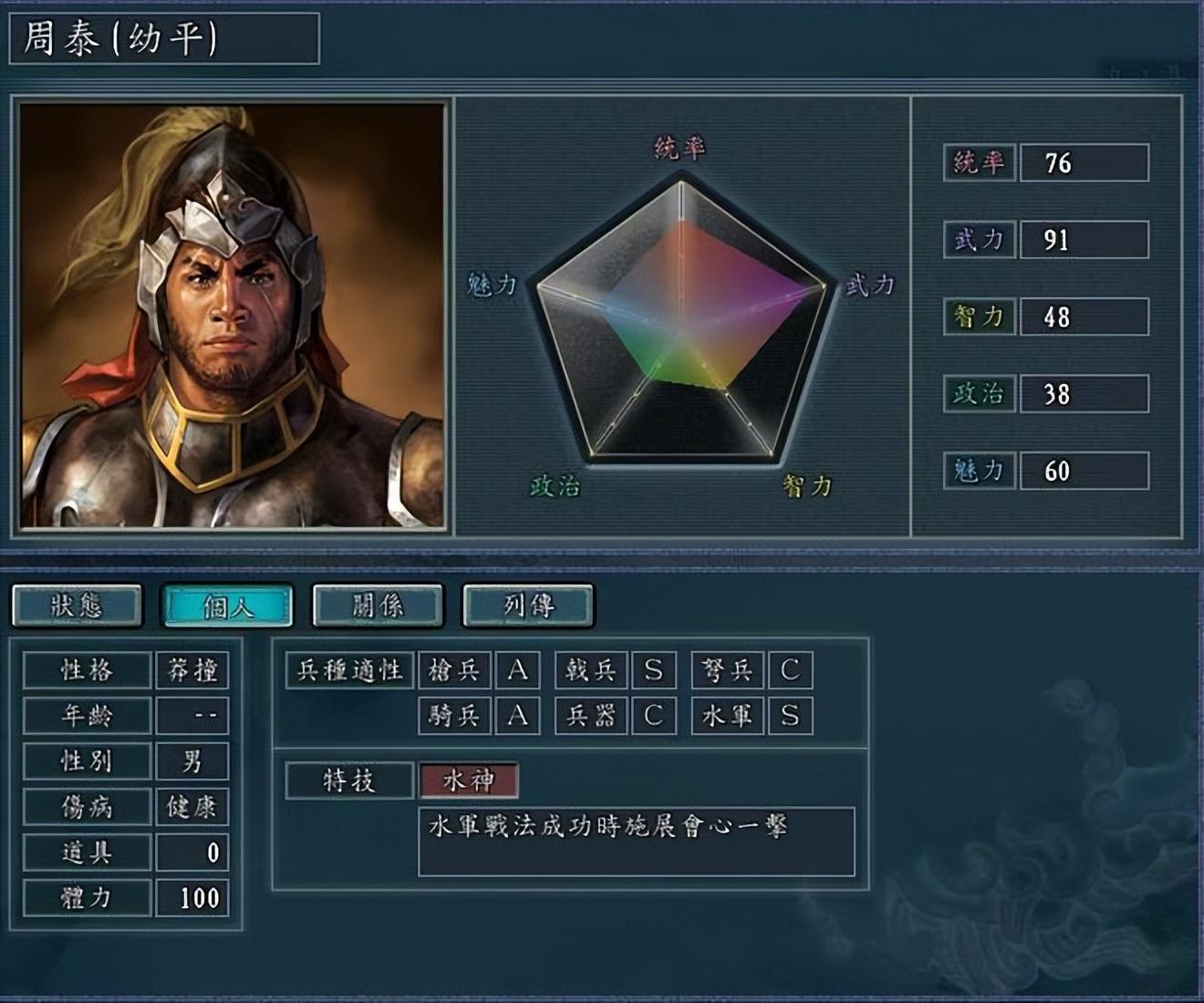Click the 弩兵 crossbow aptitude rank C badge

[x=790, y=671]
